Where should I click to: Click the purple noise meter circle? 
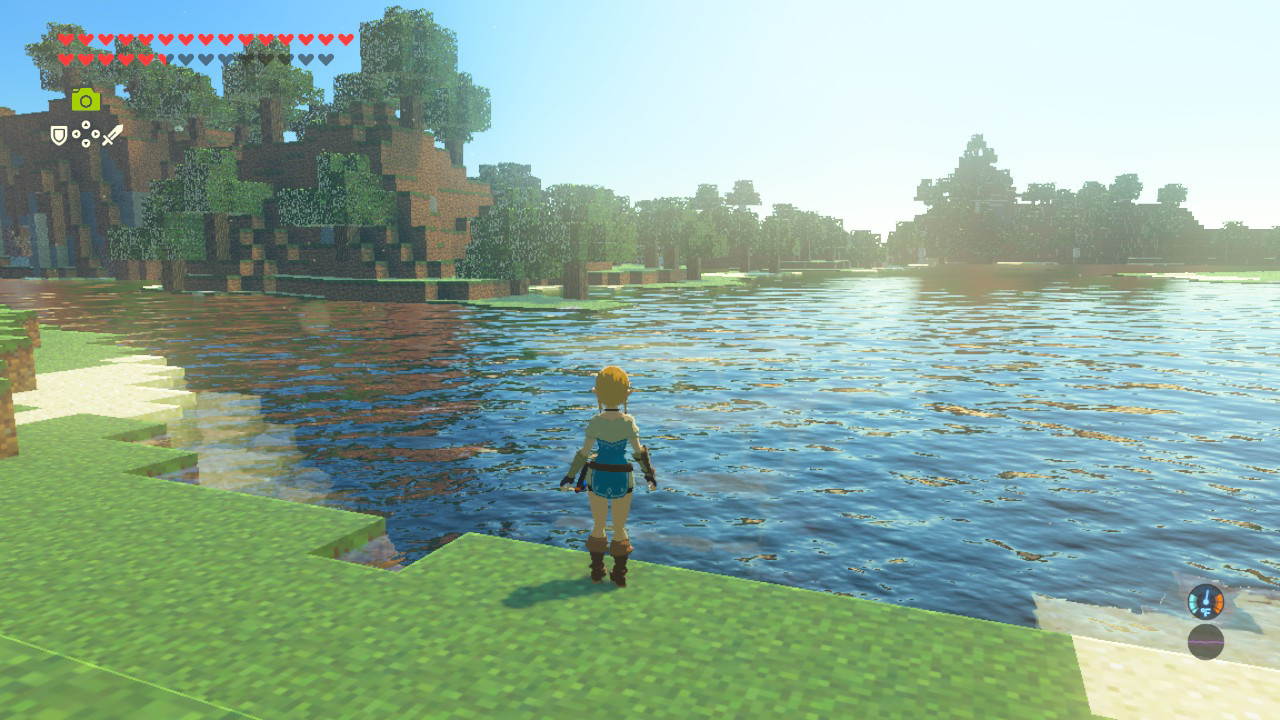[x=1206, y=642]
